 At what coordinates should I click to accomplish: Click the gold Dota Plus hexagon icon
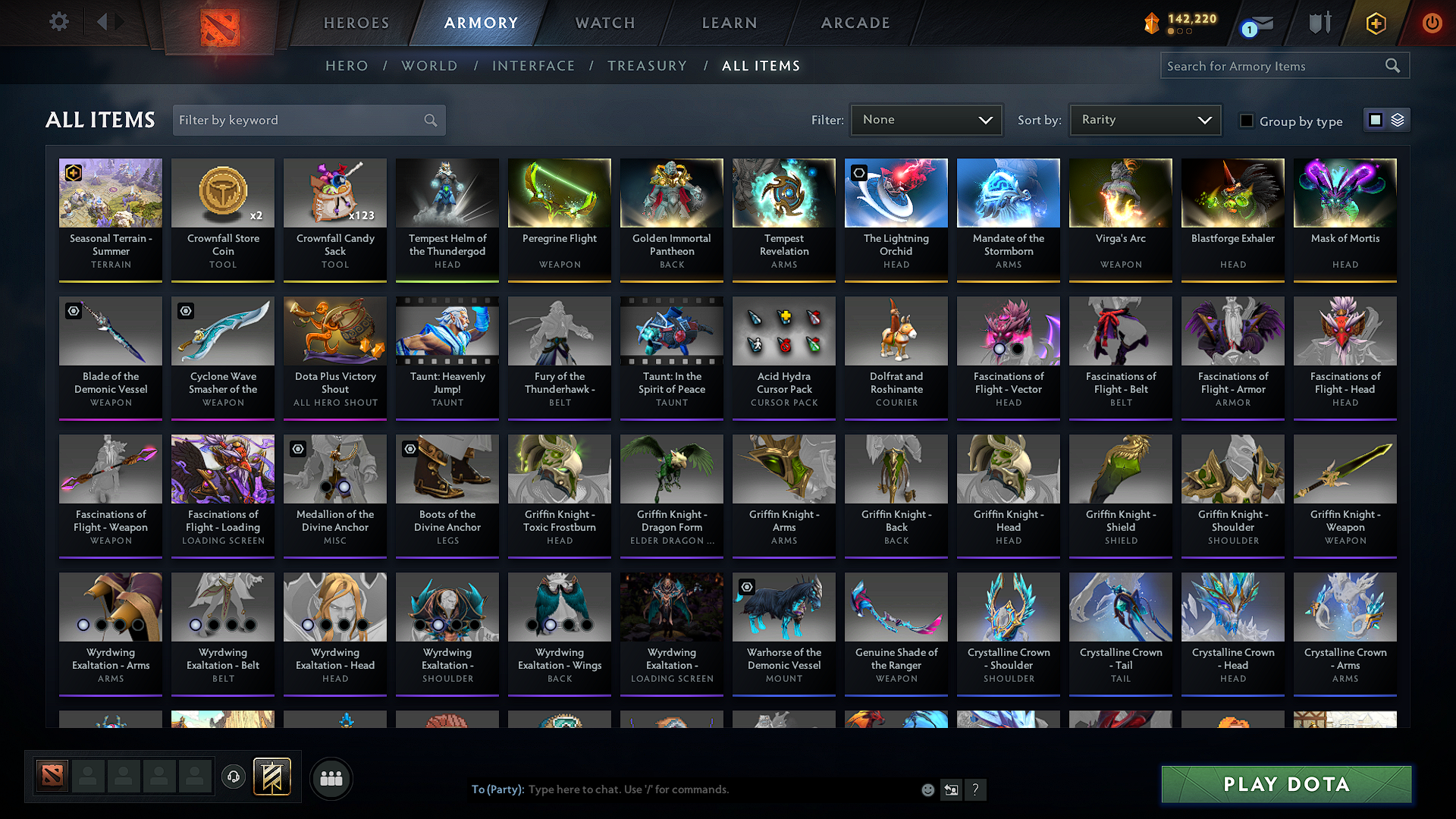coord(1375,24)
